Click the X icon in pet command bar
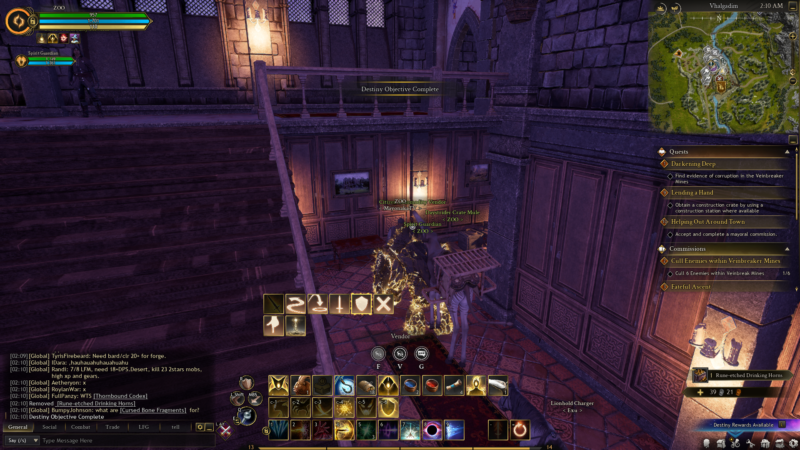Image resolution: width=800 pixels, height=450 pixels. [x=383, y=303]
